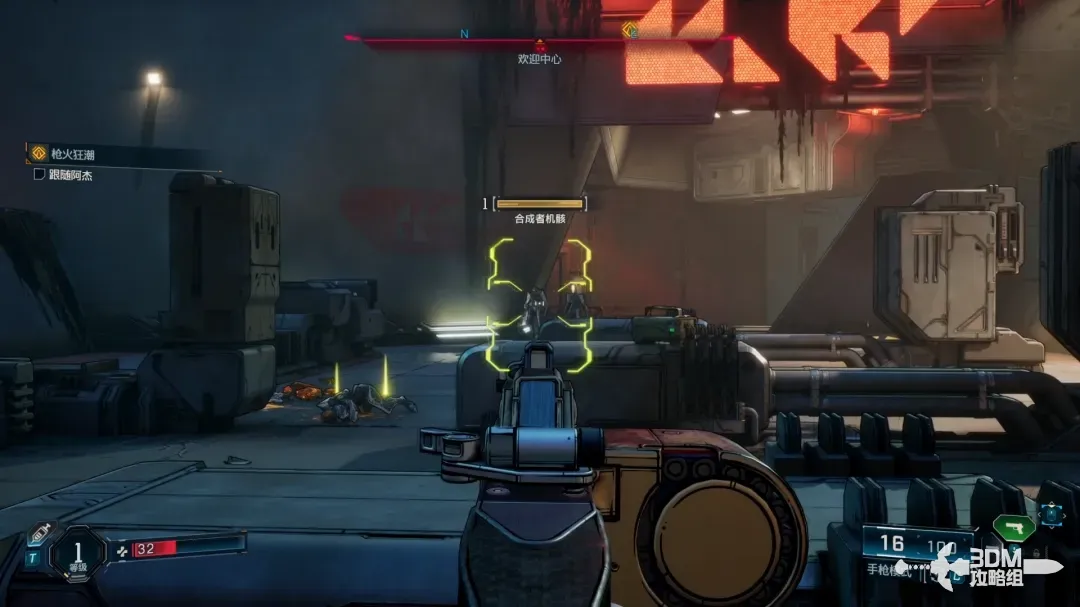The height and width of the screenshot is (607, 1080).
Task: Click the blue weapon-swap diamond icon
Action: [x=1050, y=515]
